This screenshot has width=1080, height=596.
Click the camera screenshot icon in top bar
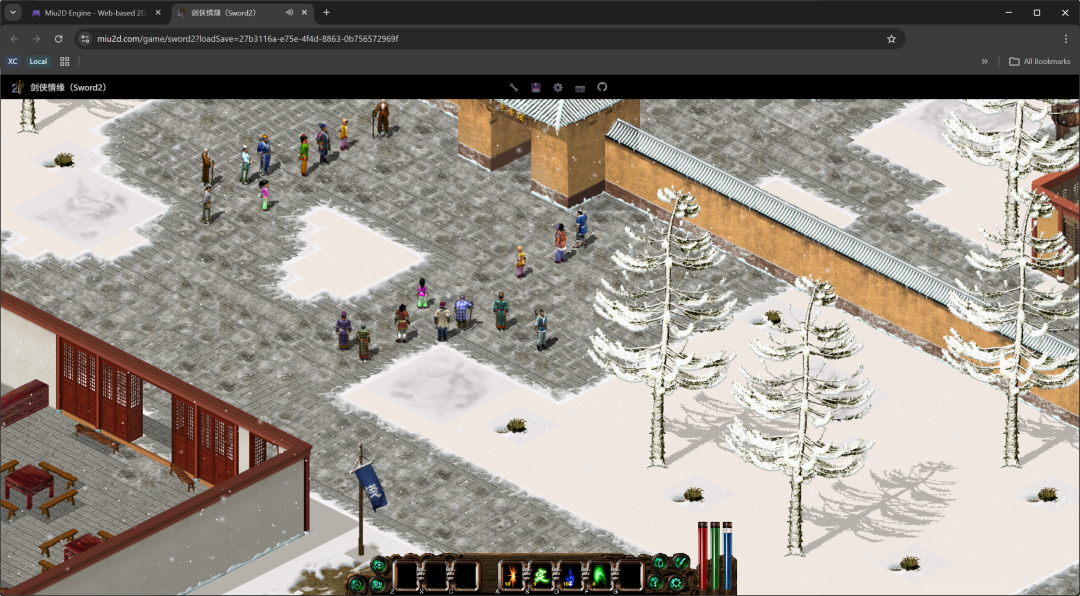click(x=580, y=87)
